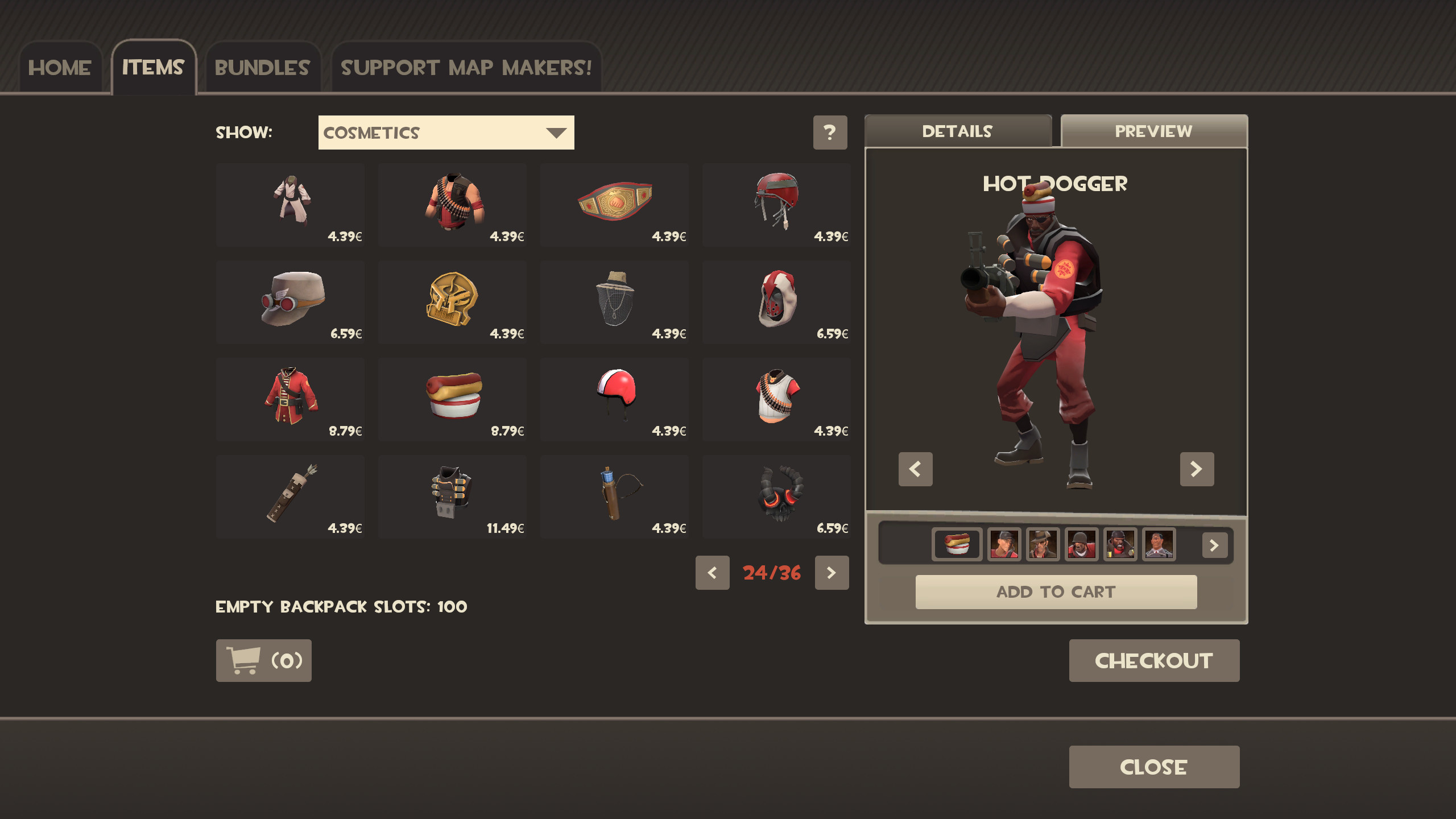Go to Support Map Makers tab

466,68
